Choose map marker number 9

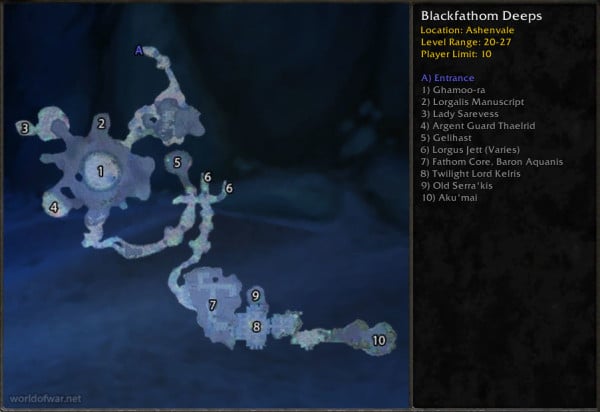click(256, 295)
